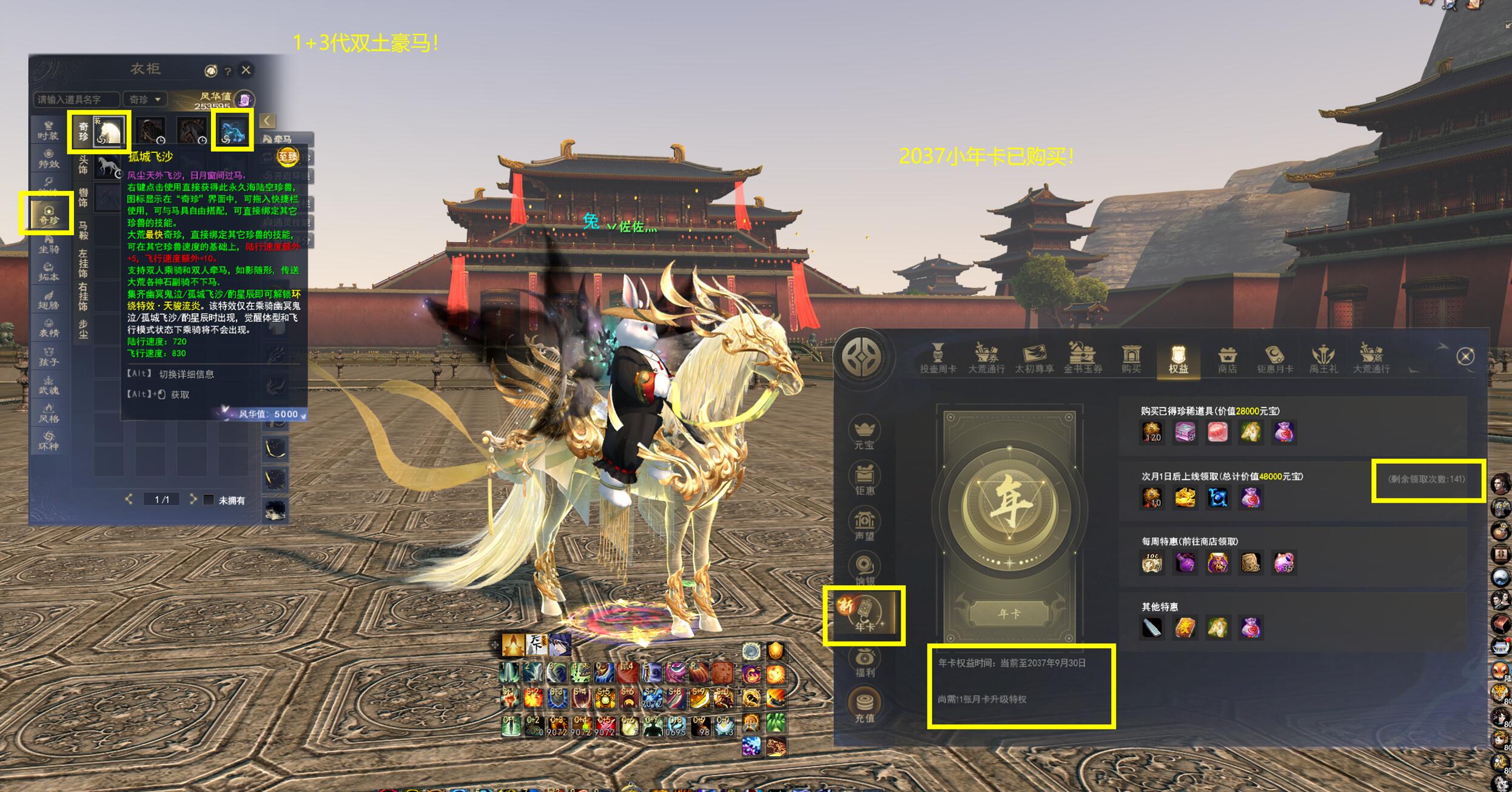Switch to the 商店 shop tab
The width and height of the screenshot is (1512, 792).
pos(1227,359)
